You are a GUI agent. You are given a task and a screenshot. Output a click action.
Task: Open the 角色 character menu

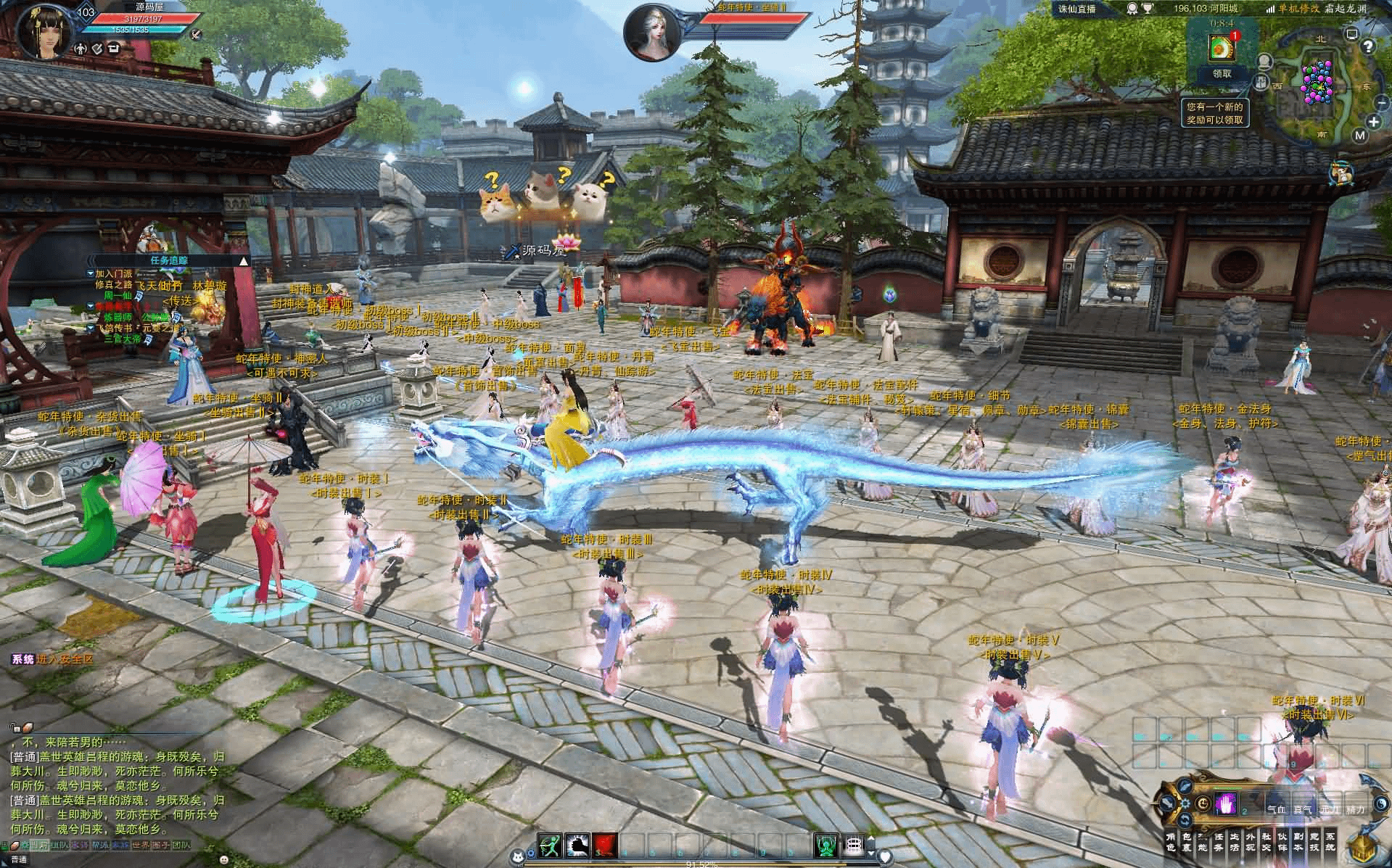pos(1170,842)
